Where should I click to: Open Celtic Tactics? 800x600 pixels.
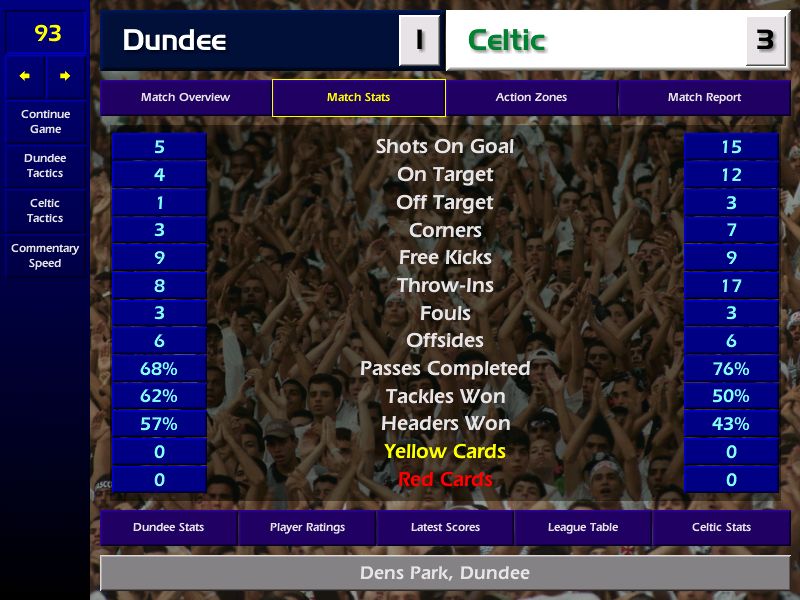pyautogui.click(x=45, y=210)
